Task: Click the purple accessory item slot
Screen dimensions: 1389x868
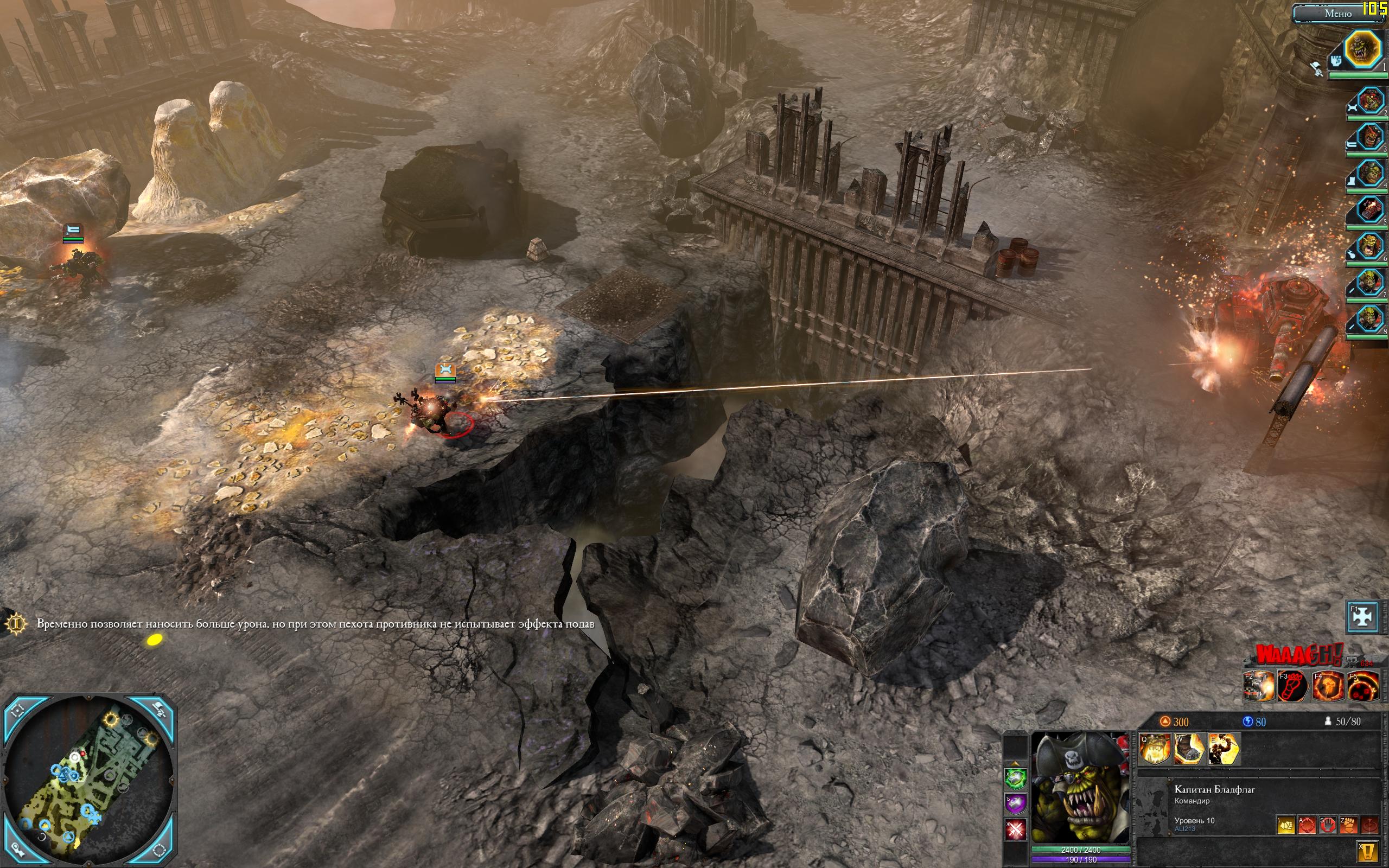Action: pos(1015,803)
